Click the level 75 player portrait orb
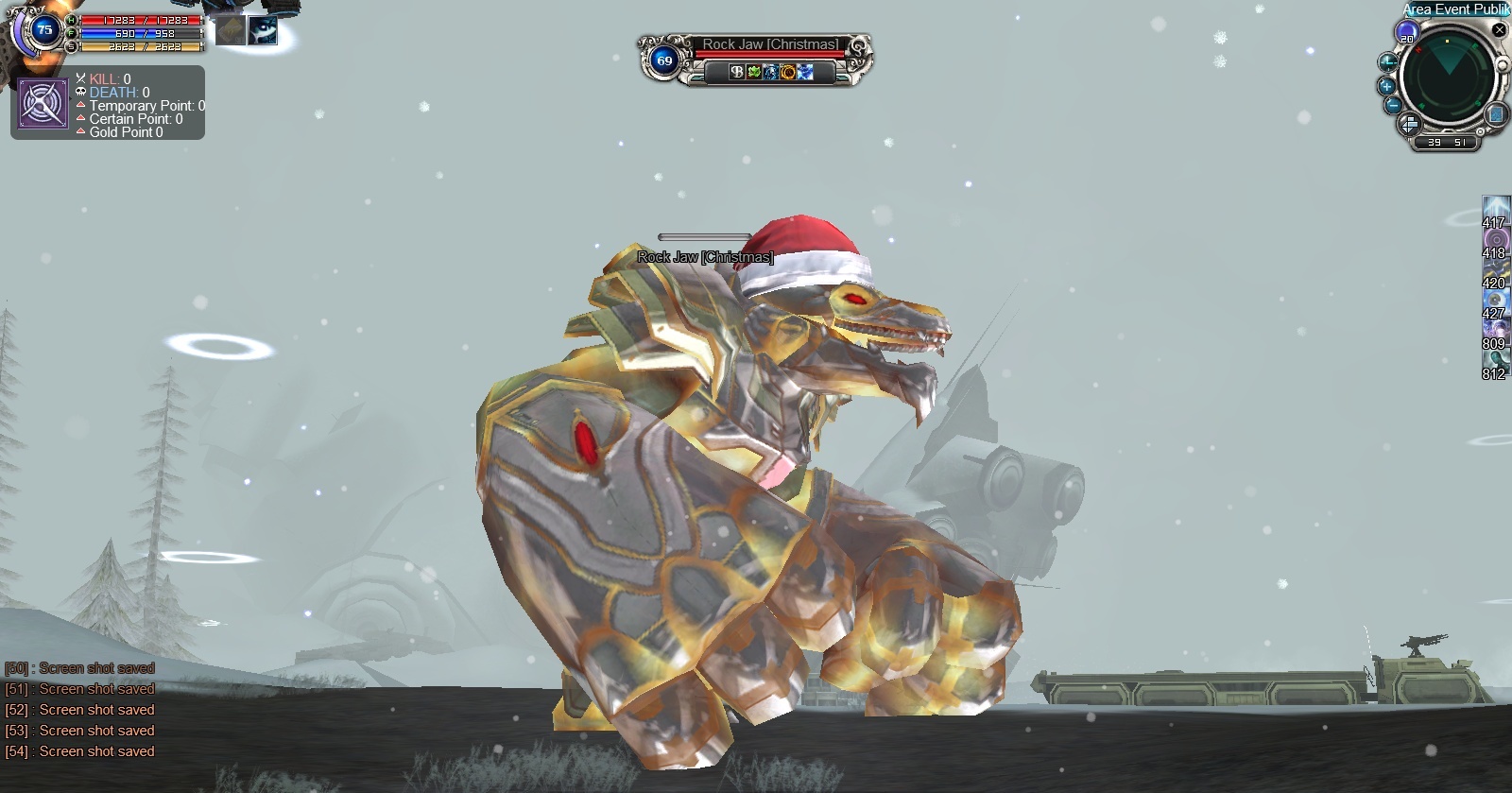Screen dimensions: 1512x793 (x=43, y=30)
